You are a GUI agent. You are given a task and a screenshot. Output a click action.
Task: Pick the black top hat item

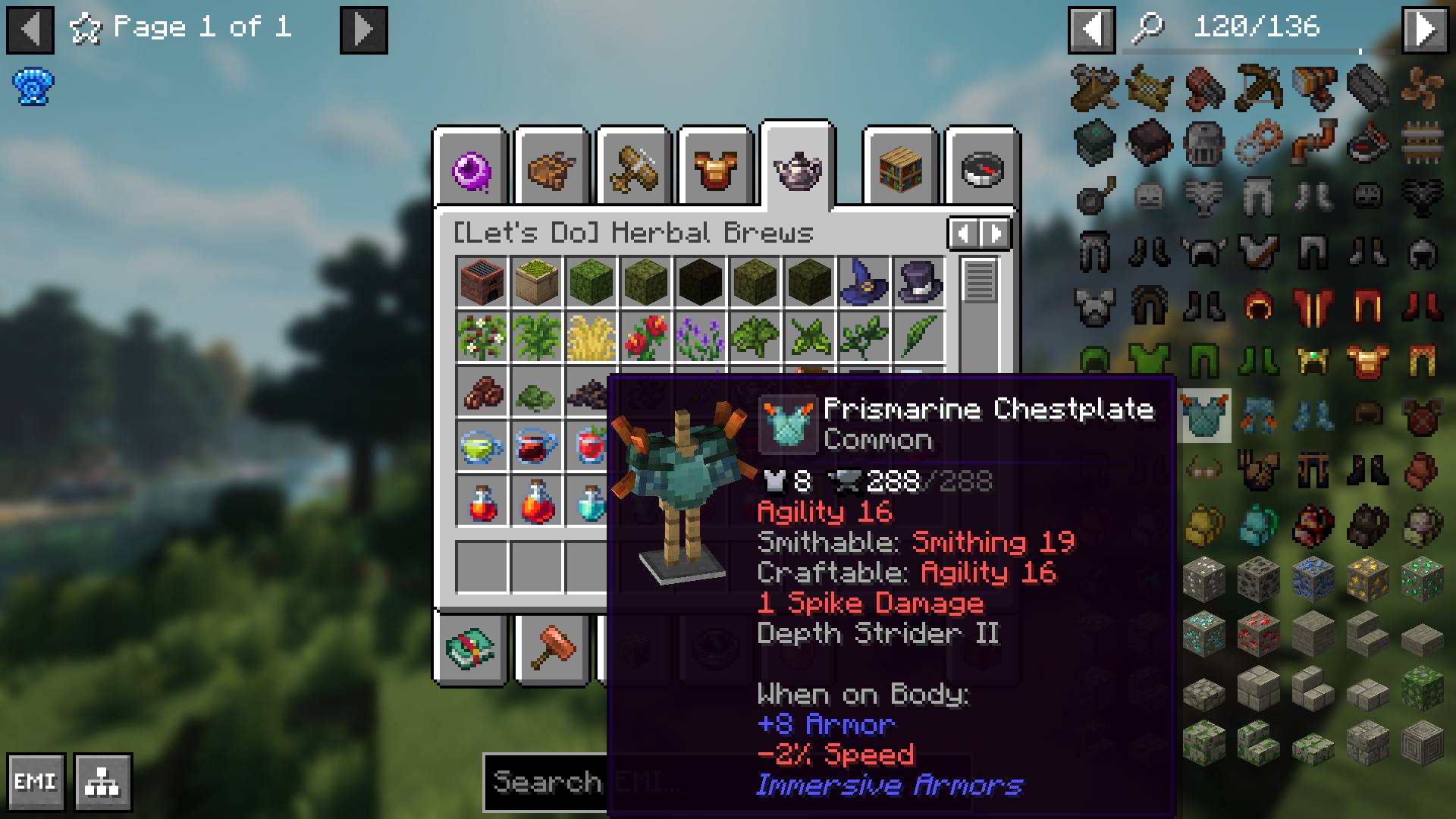point(918,281)
